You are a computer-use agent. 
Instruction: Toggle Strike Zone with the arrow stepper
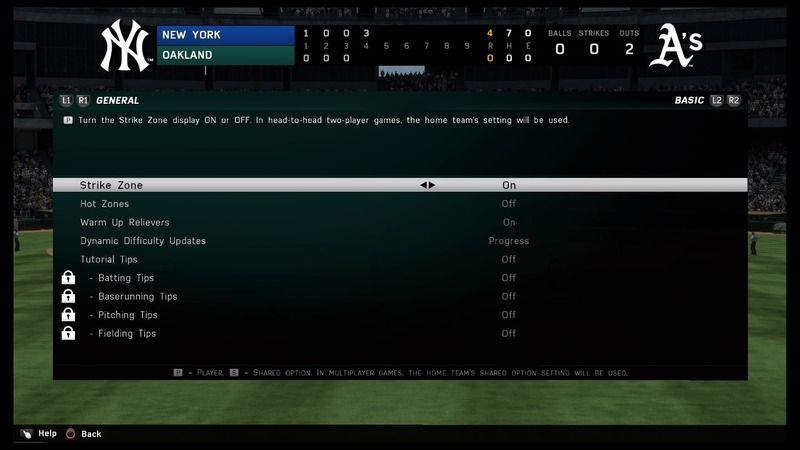pos(428,185)
